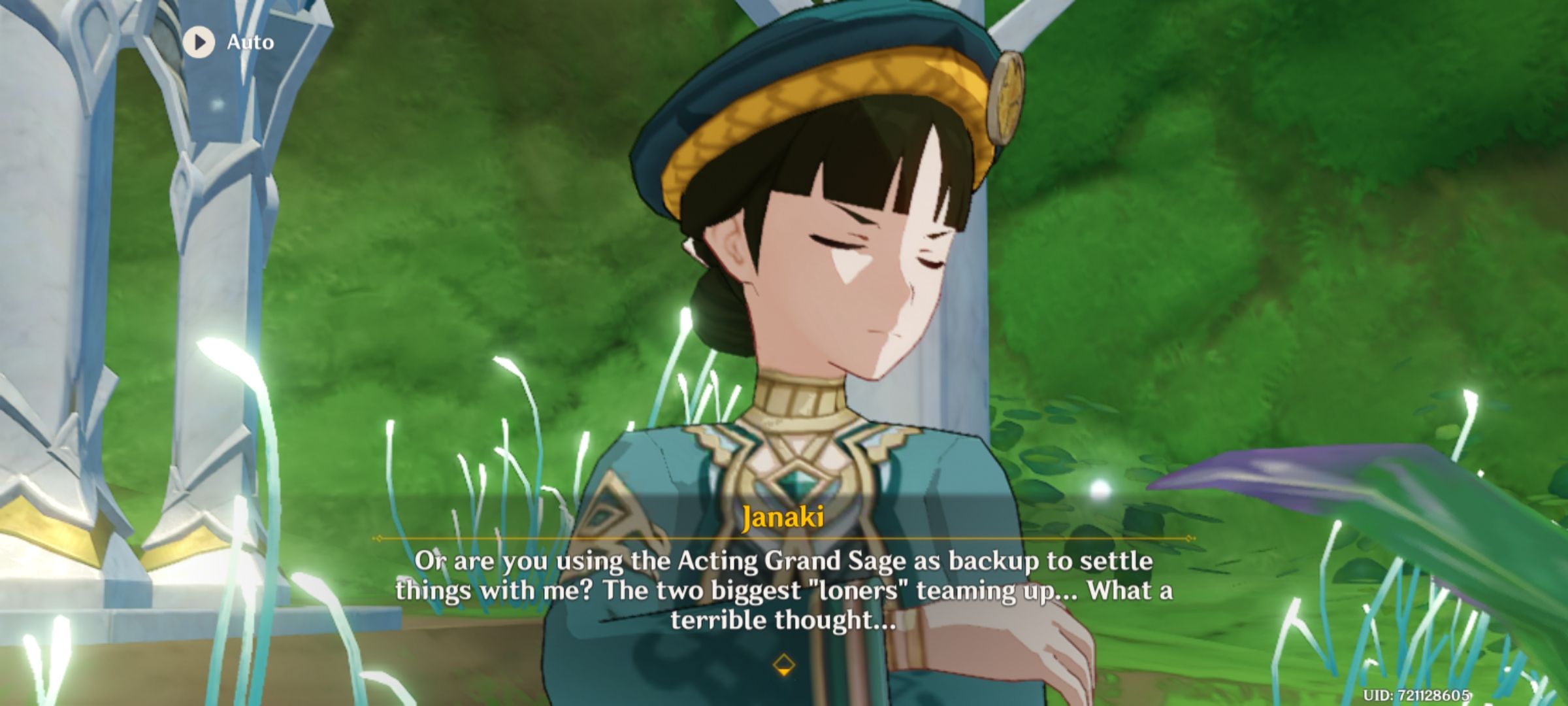The image size is (1568, 706).
Task: Click the word "Auto" text label
Action: tap(250, 43)
